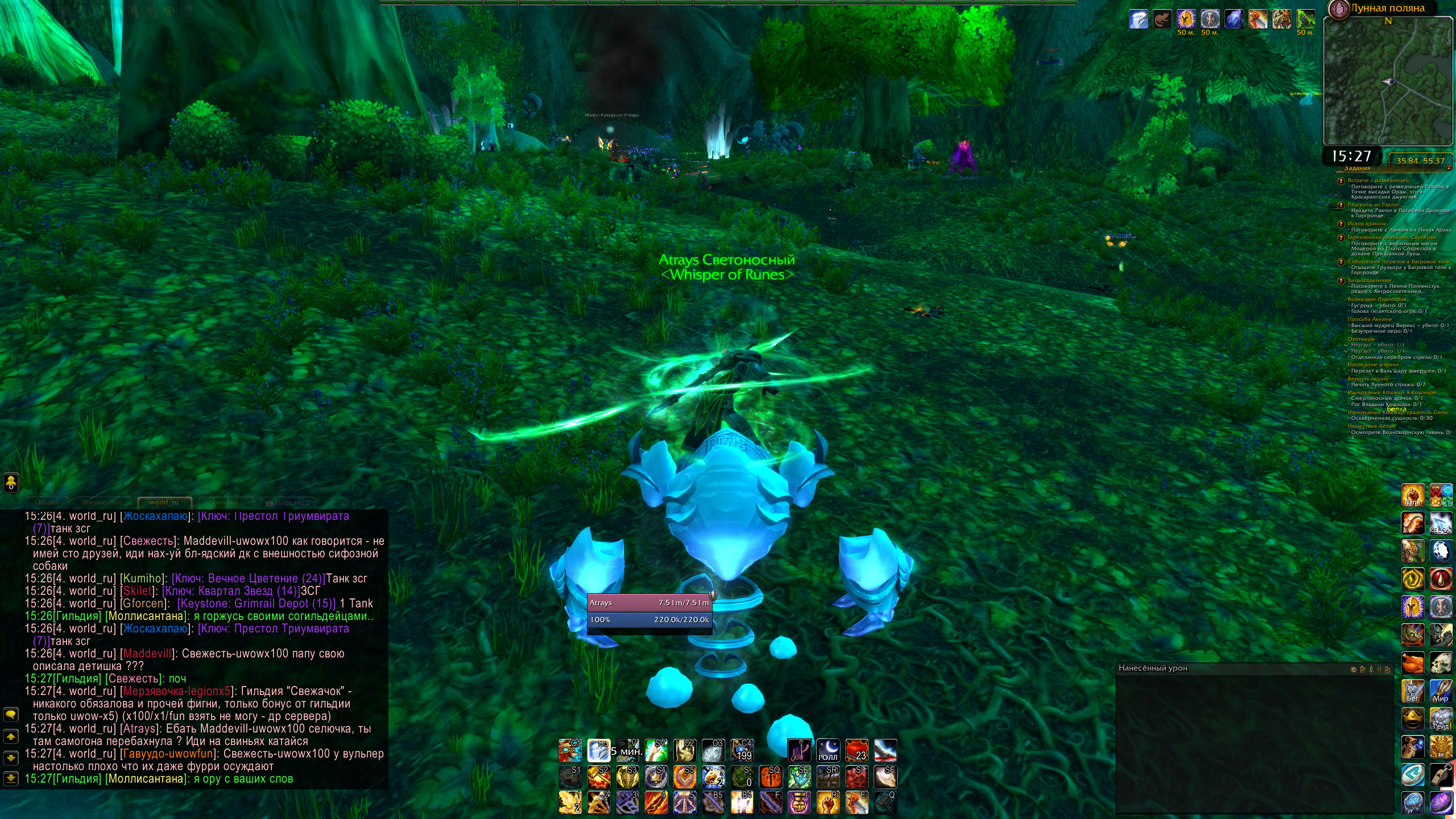Click the Вечное Цветение (24) keystone link
This screenshot has width=1456, height=819.
pos(249,578)
